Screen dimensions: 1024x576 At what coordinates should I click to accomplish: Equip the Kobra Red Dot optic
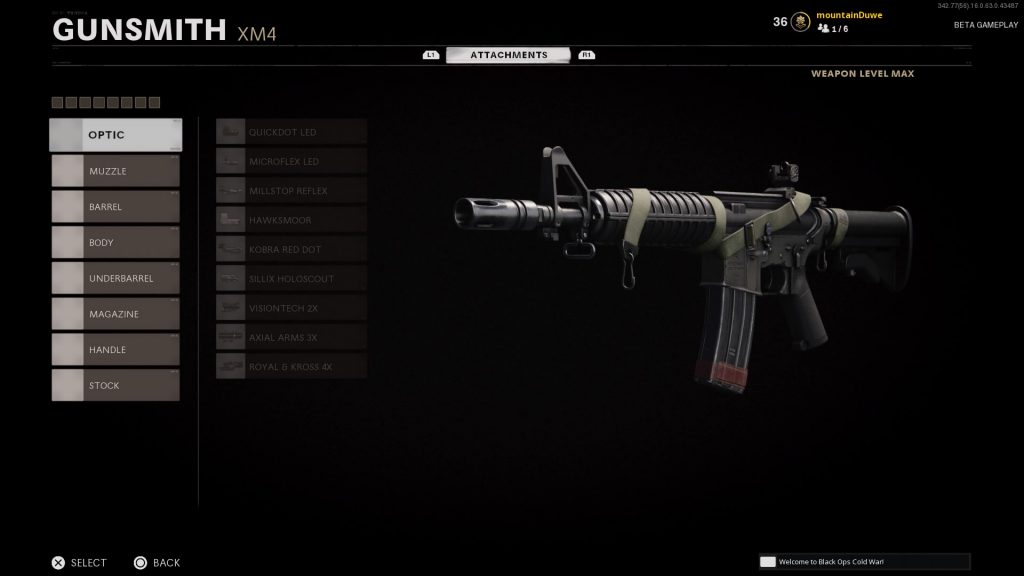pos(291,249)
